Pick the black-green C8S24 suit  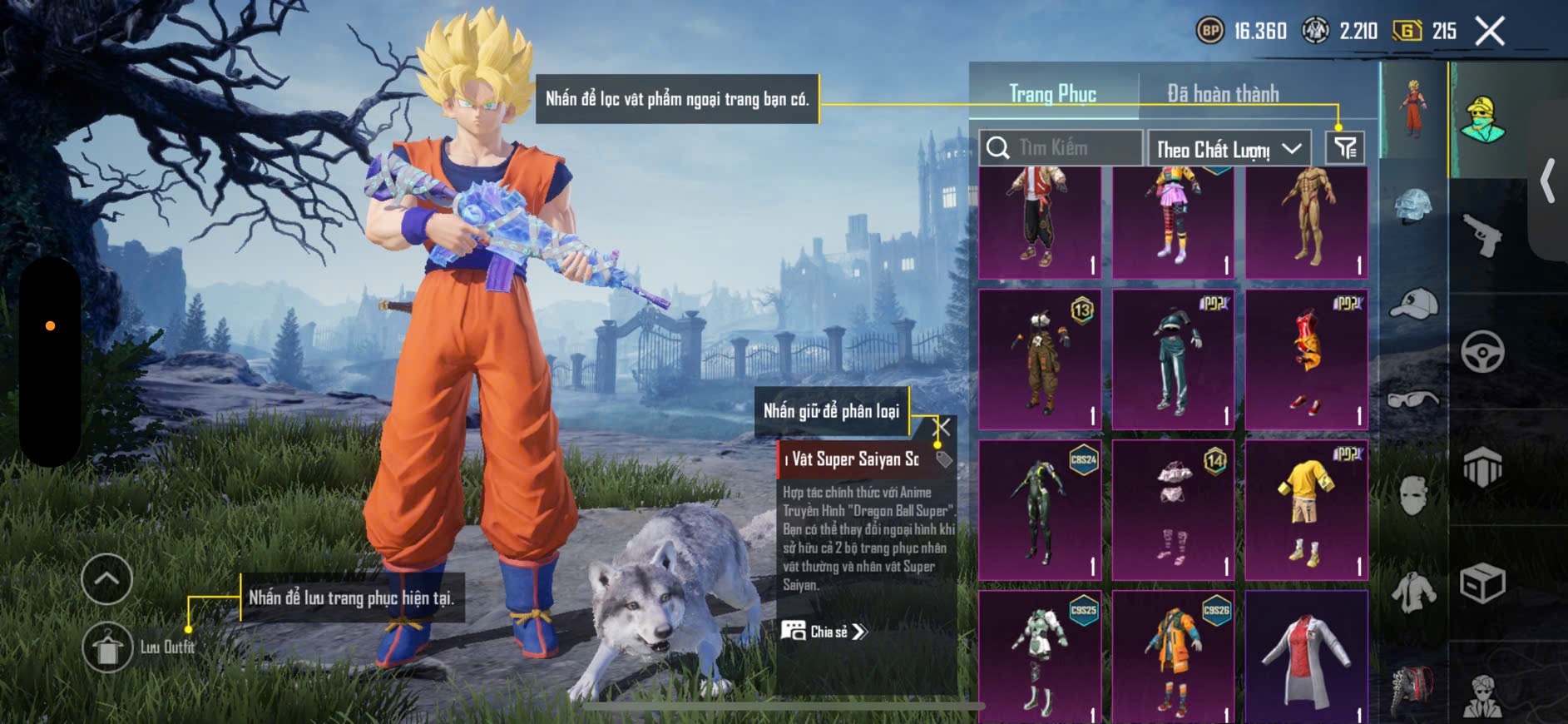[1040, 510]
